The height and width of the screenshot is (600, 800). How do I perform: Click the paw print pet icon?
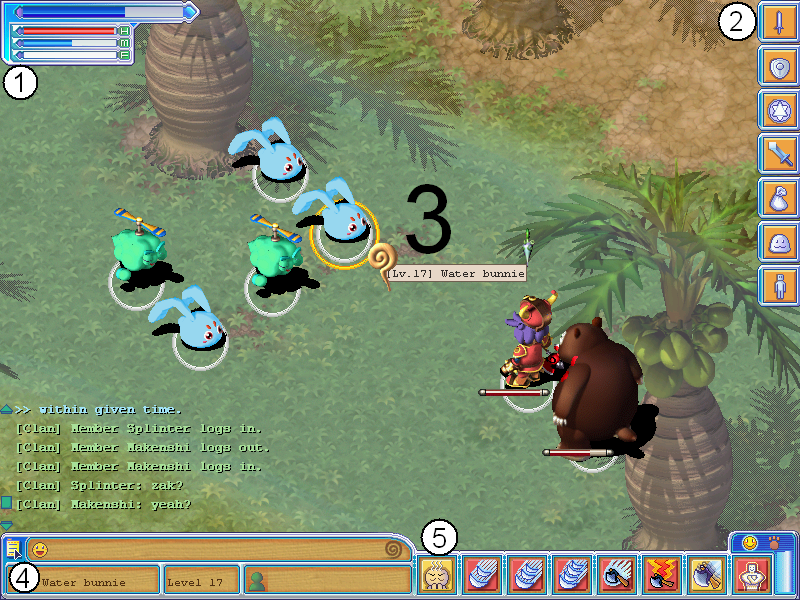[775, 543]
